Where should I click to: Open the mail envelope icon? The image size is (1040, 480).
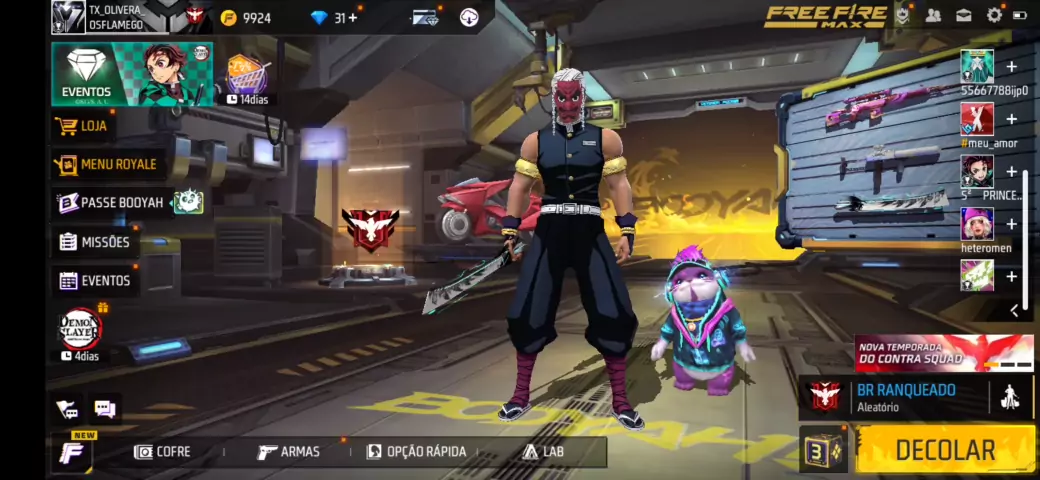964,15
